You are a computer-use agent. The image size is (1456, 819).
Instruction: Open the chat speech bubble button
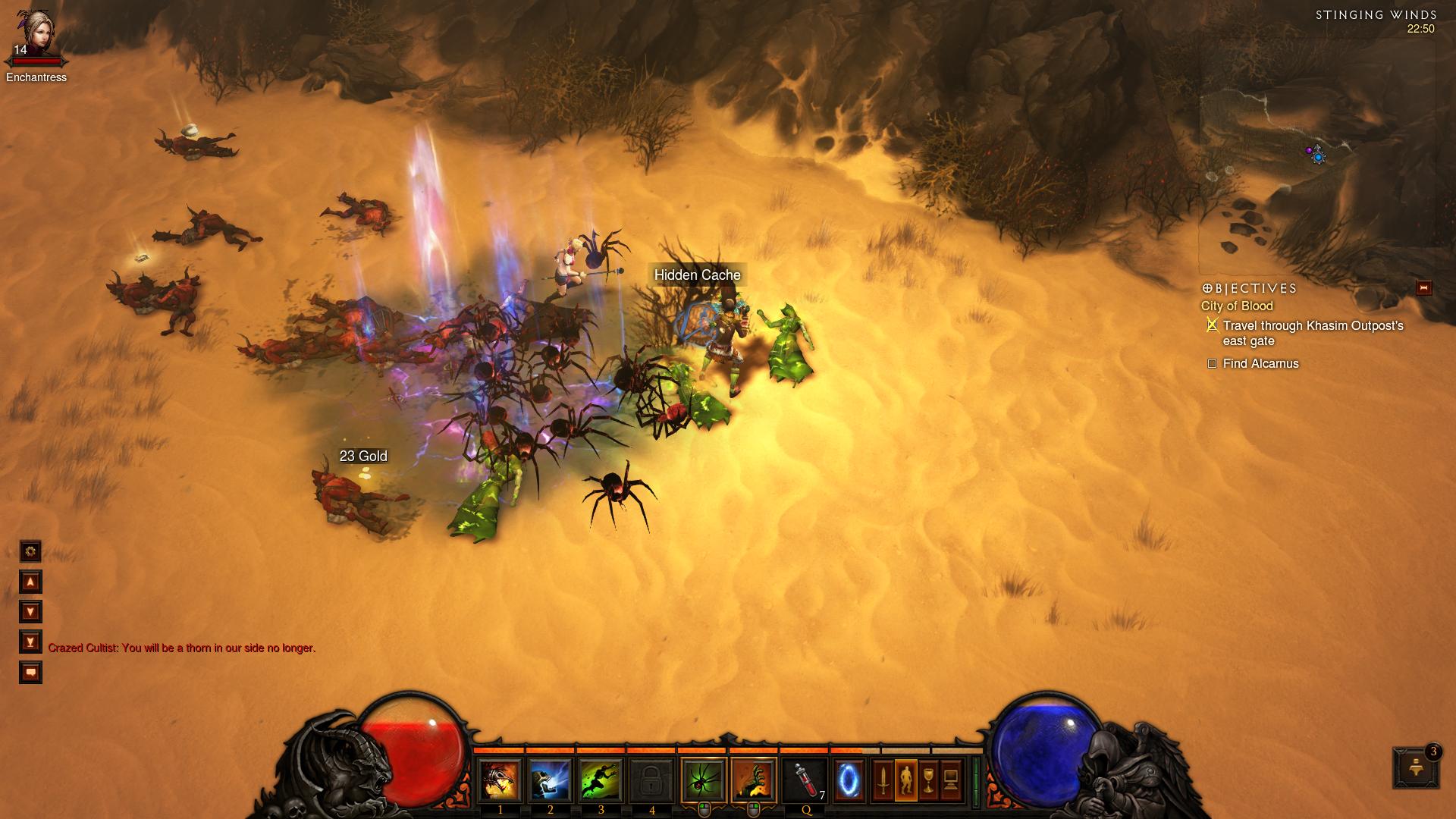click(30, 673)
